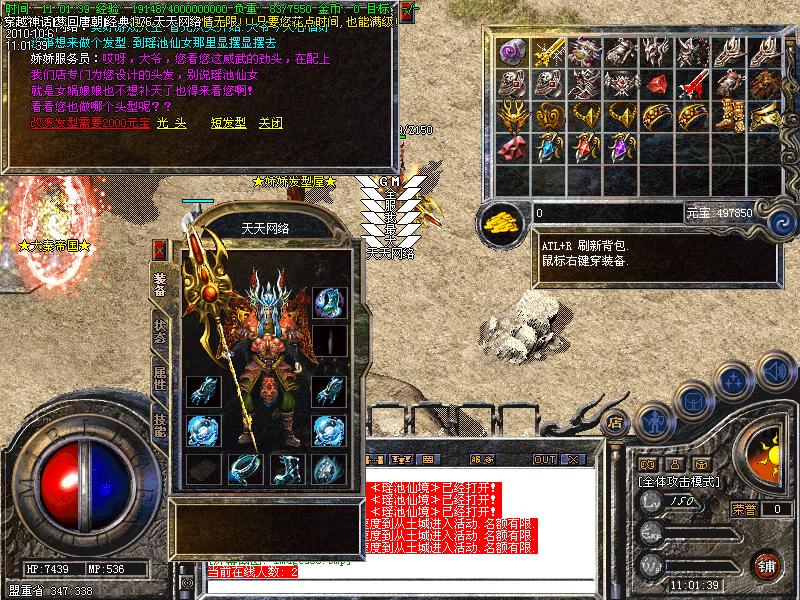The width and height of the screenshot is (800, 600).
Task: Select the golden sword in the bag
Action: pos(549,52)
